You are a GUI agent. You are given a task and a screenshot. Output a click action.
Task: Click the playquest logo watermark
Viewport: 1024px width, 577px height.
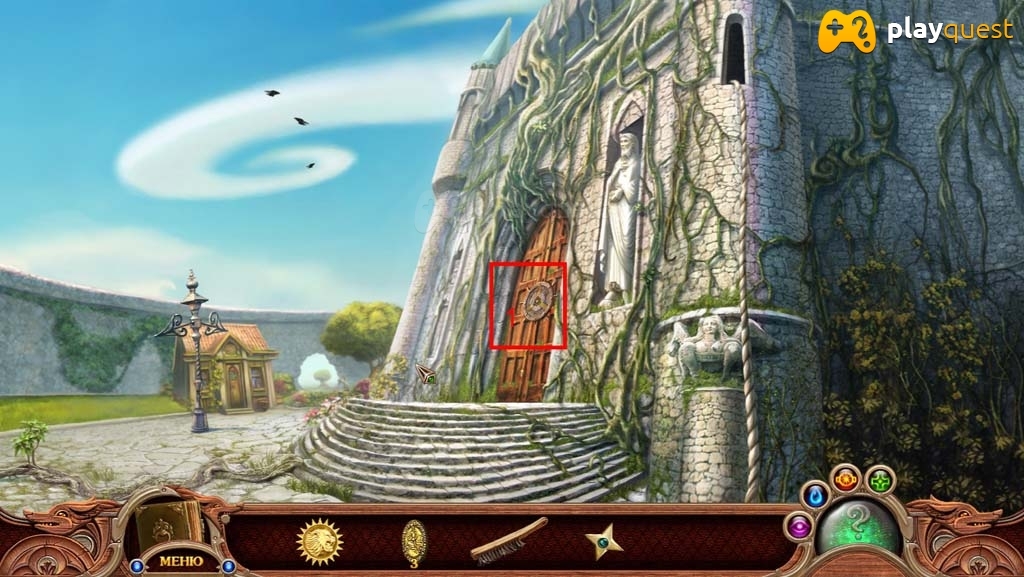[x=915, y=31]
